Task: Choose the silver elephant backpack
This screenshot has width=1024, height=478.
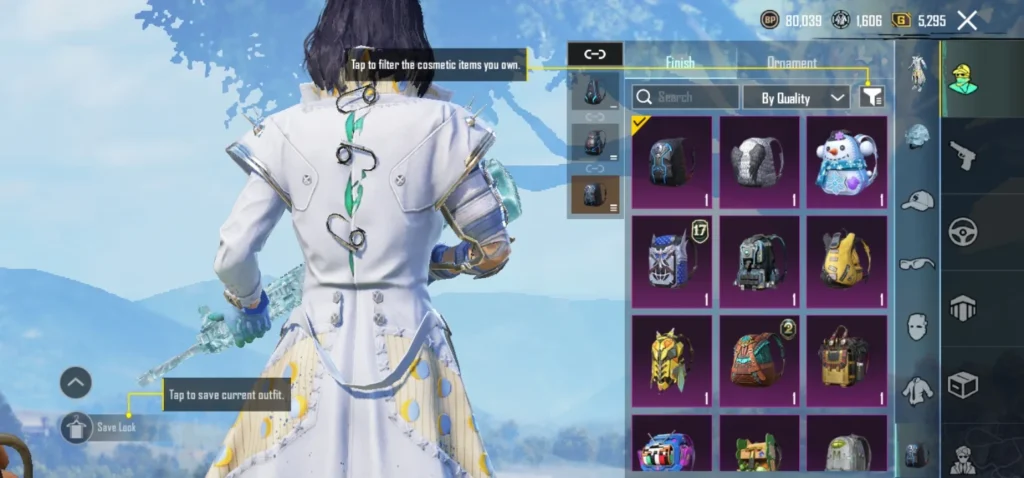Action: pos(759,162)
